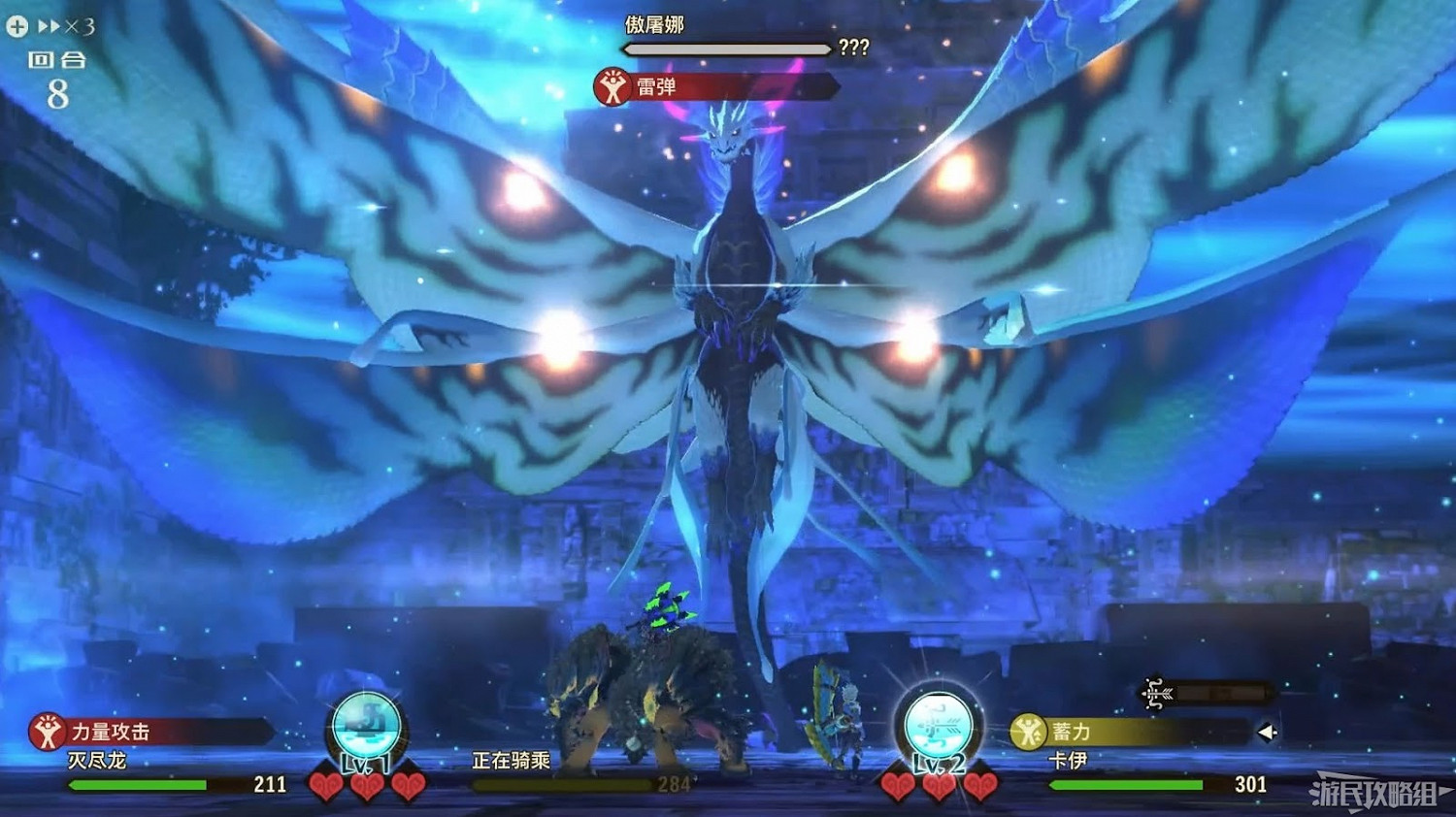The image size is (1456, 817).
Task: Expand the arrow next to the 蓄力 banner
Action: click(x=1268, y=734)
